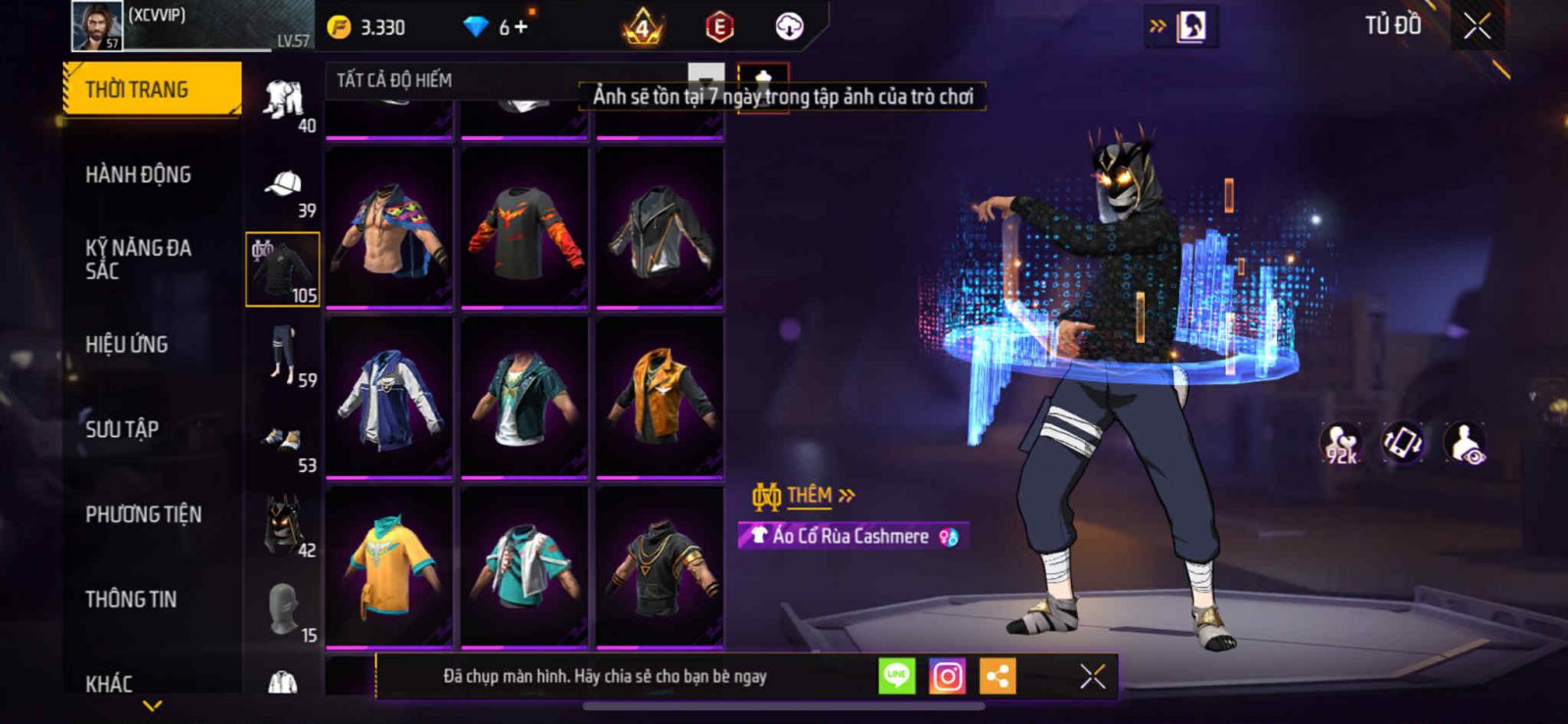The image size is (1568, 724).
Task: Go to the Sưu Tập tab
Action: (122, 429)
